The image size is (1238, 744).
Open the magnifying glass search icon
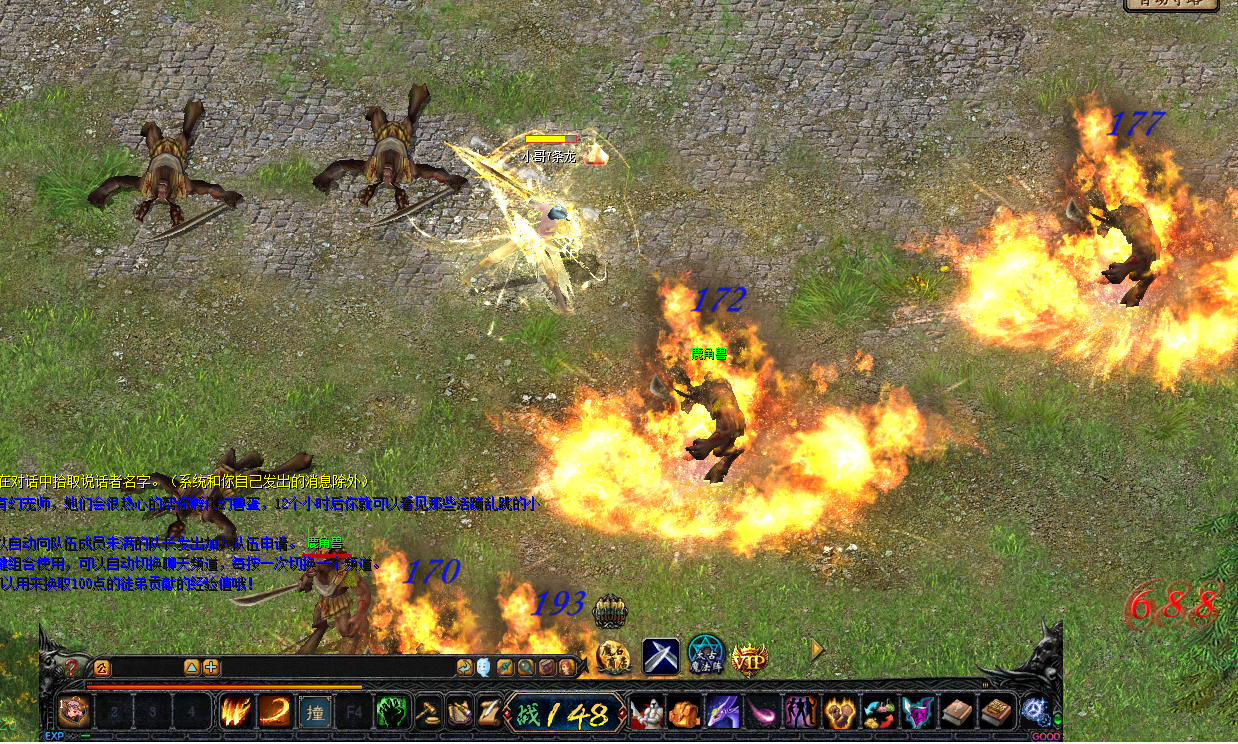[x=526, y=667]
